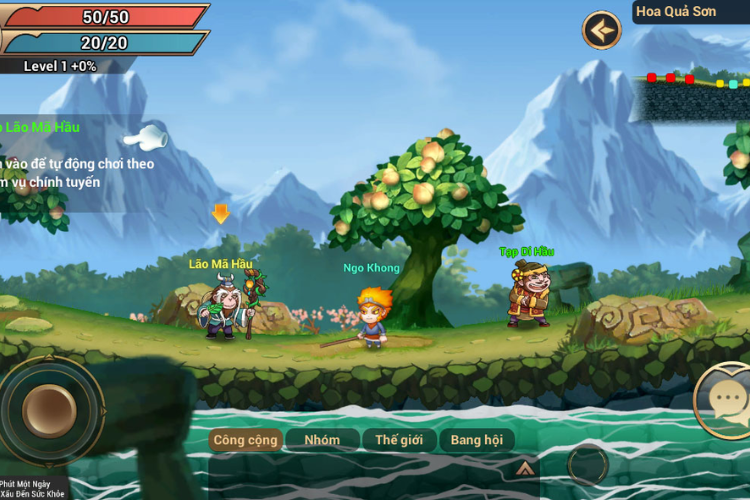Tap the round button beside the chat arrow

[587, 465]
